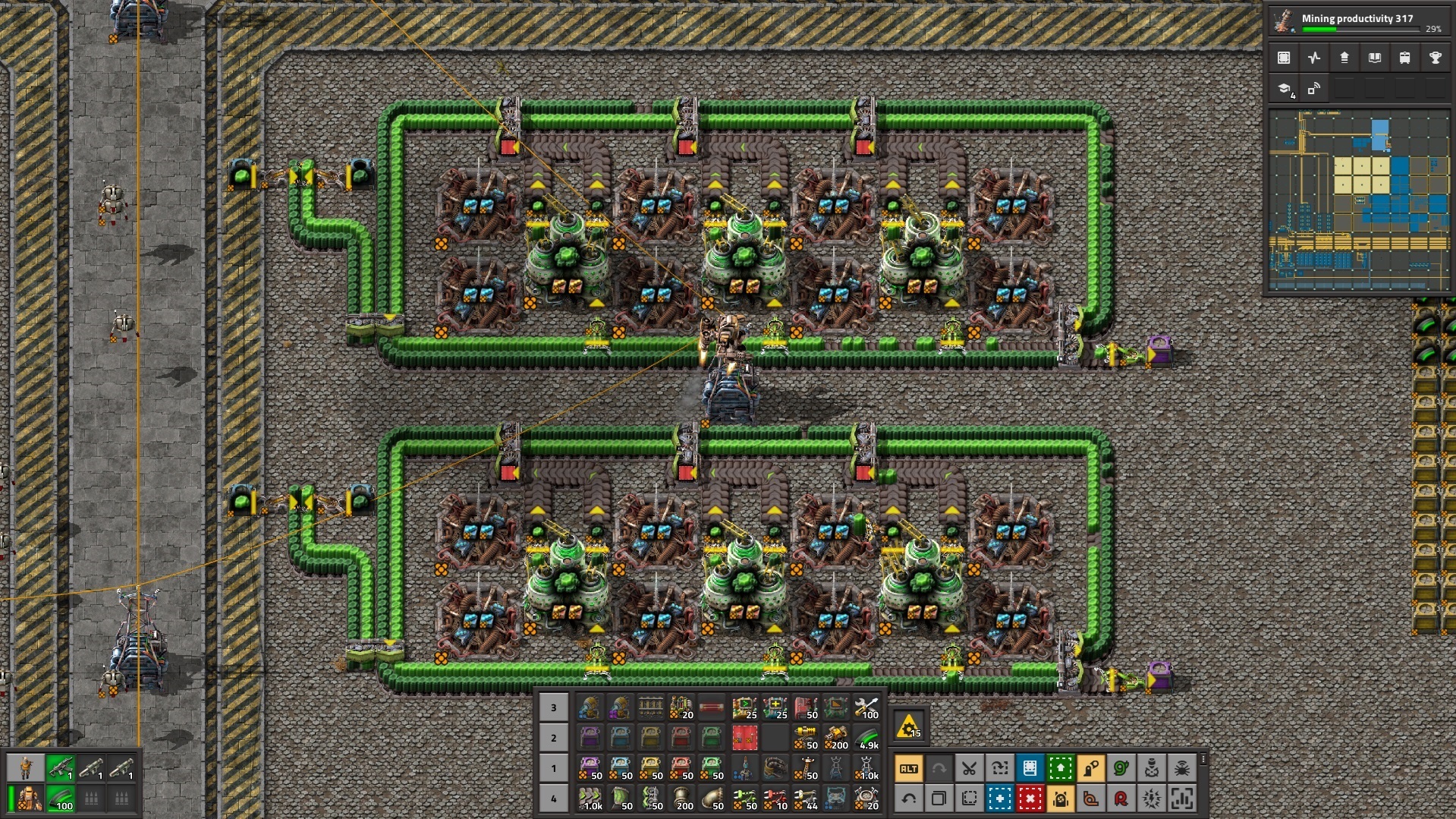This screenshot has height=819, width=1456.
Task: Pick the red deconstruction planner tool
Action: [1030, 799]
